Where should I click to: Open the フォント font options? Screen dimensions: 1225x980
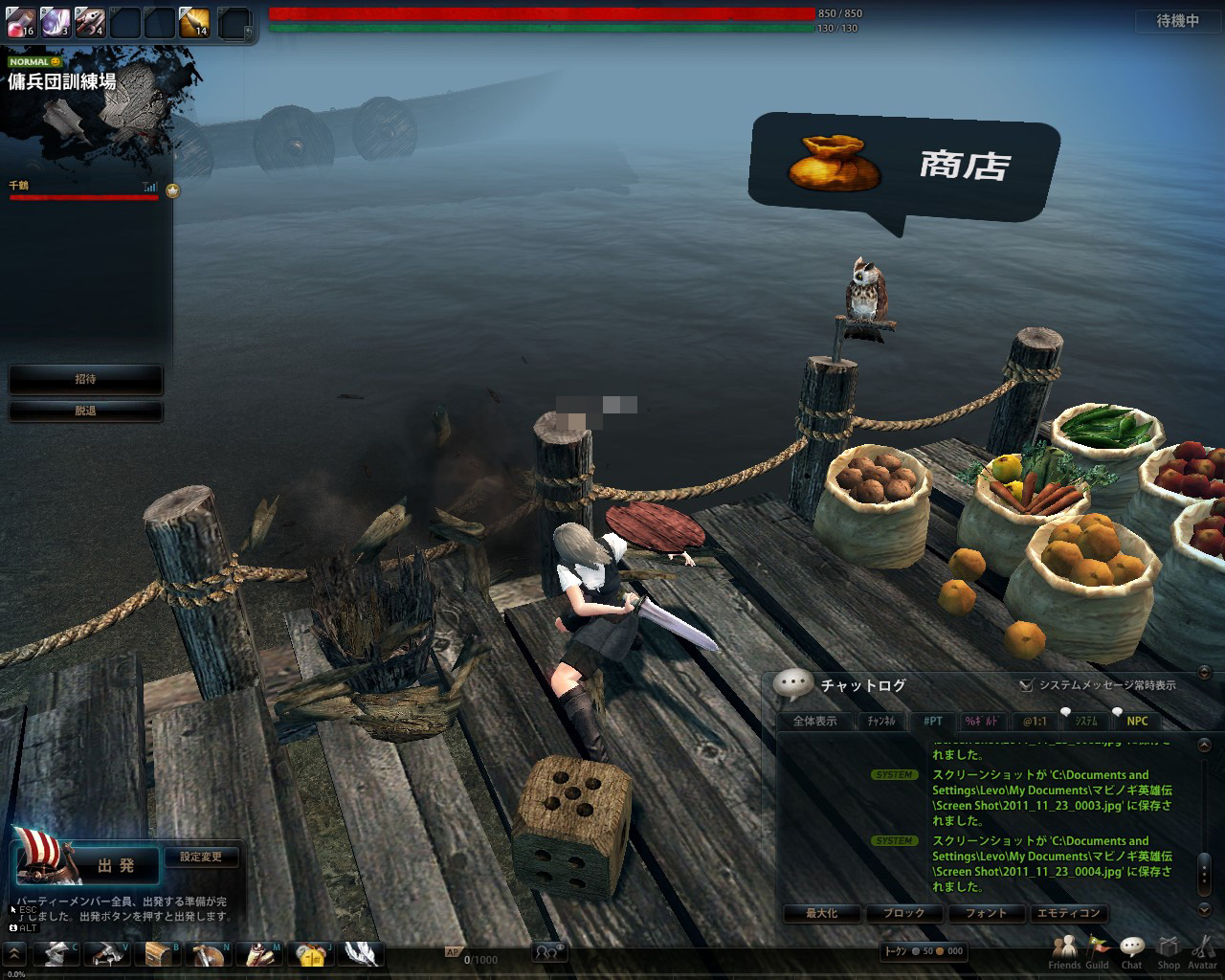(x=986, y=913)
